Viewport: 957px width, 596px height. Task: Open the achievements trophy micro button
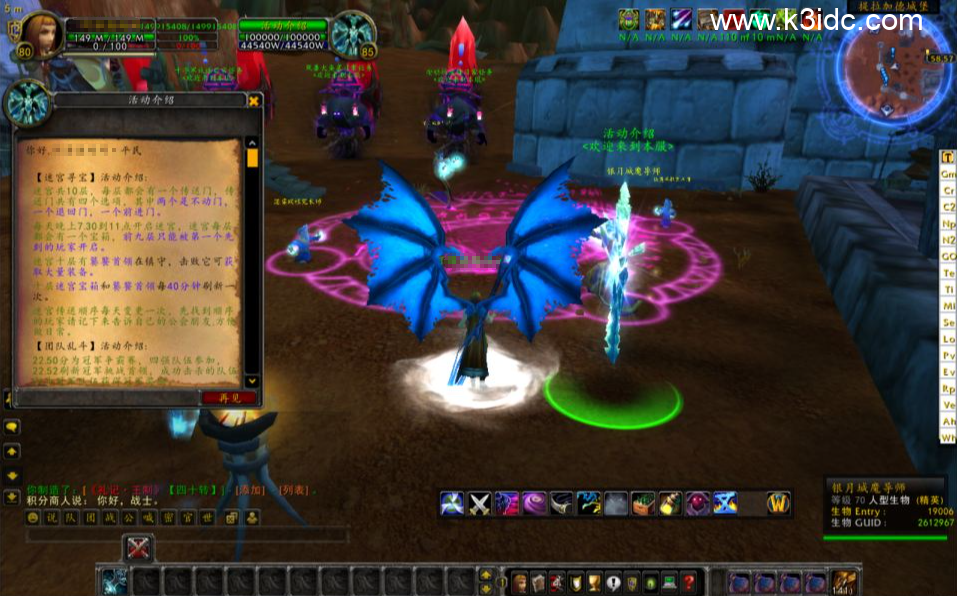point(594,582)
